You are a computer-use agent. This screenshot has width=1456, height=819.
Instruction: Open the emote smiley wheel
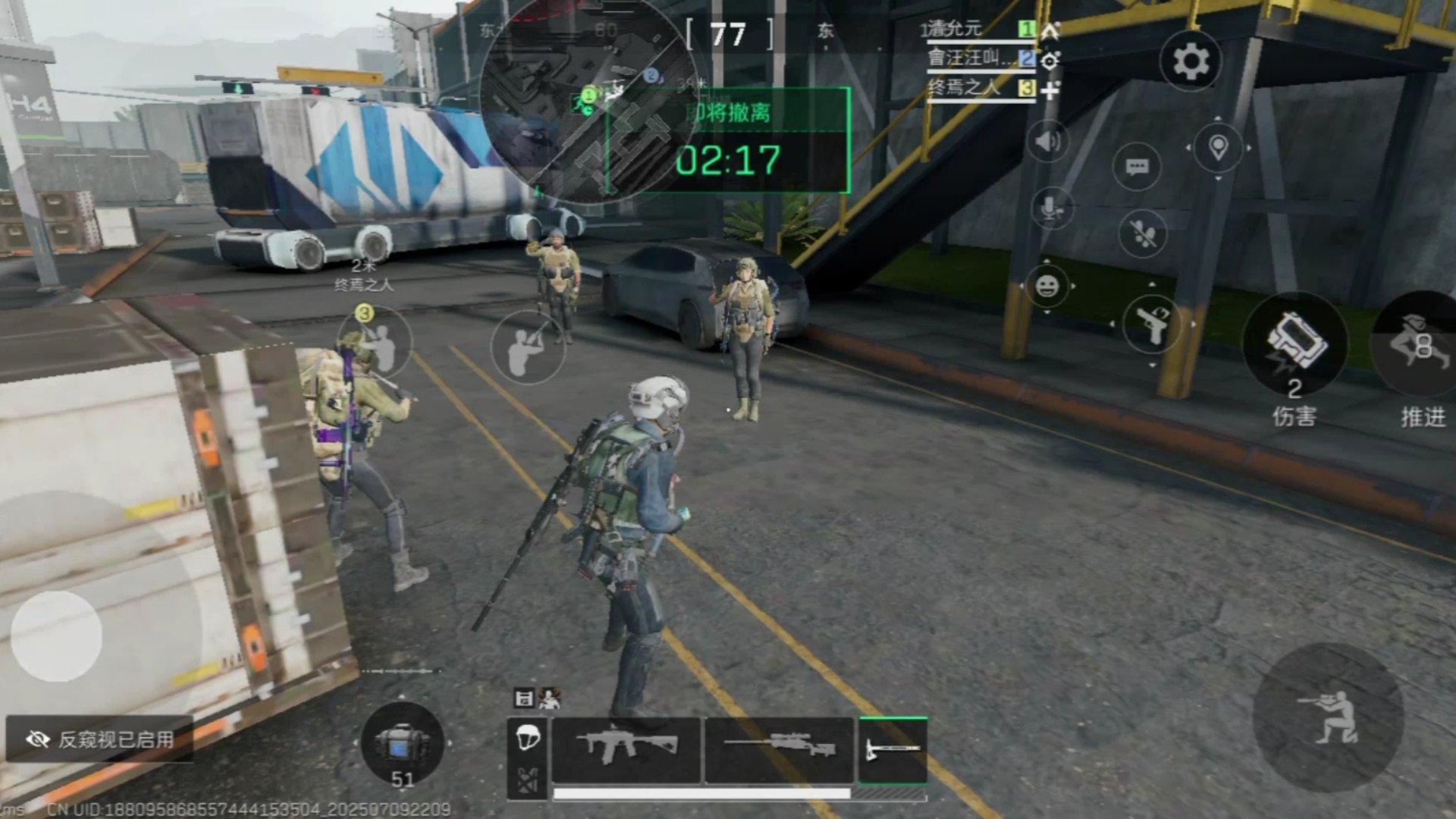1047,287
